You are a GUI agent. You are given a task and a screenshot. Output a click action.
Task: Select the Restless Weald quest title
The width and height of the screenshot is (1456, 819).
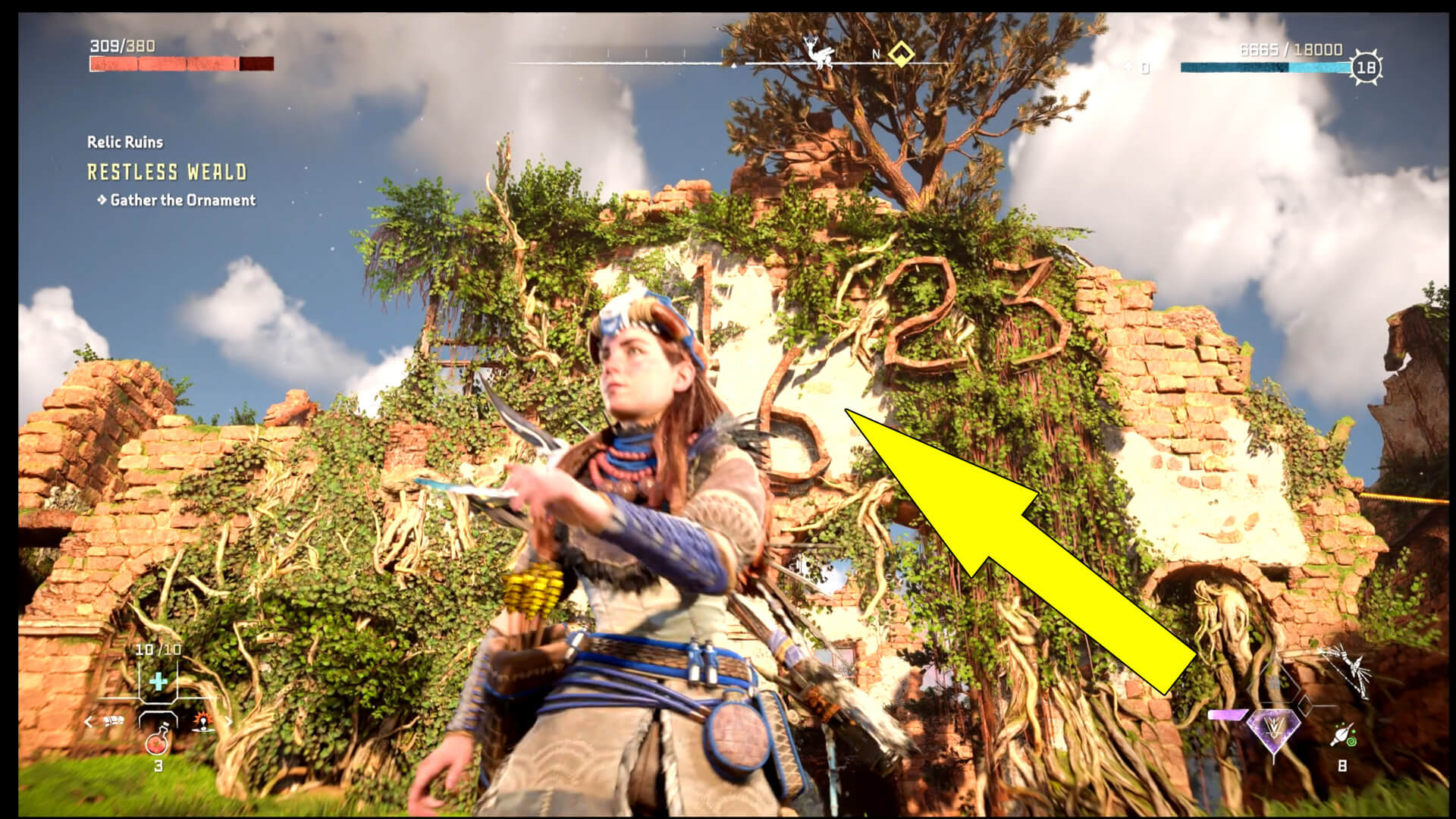coord(165,173)
